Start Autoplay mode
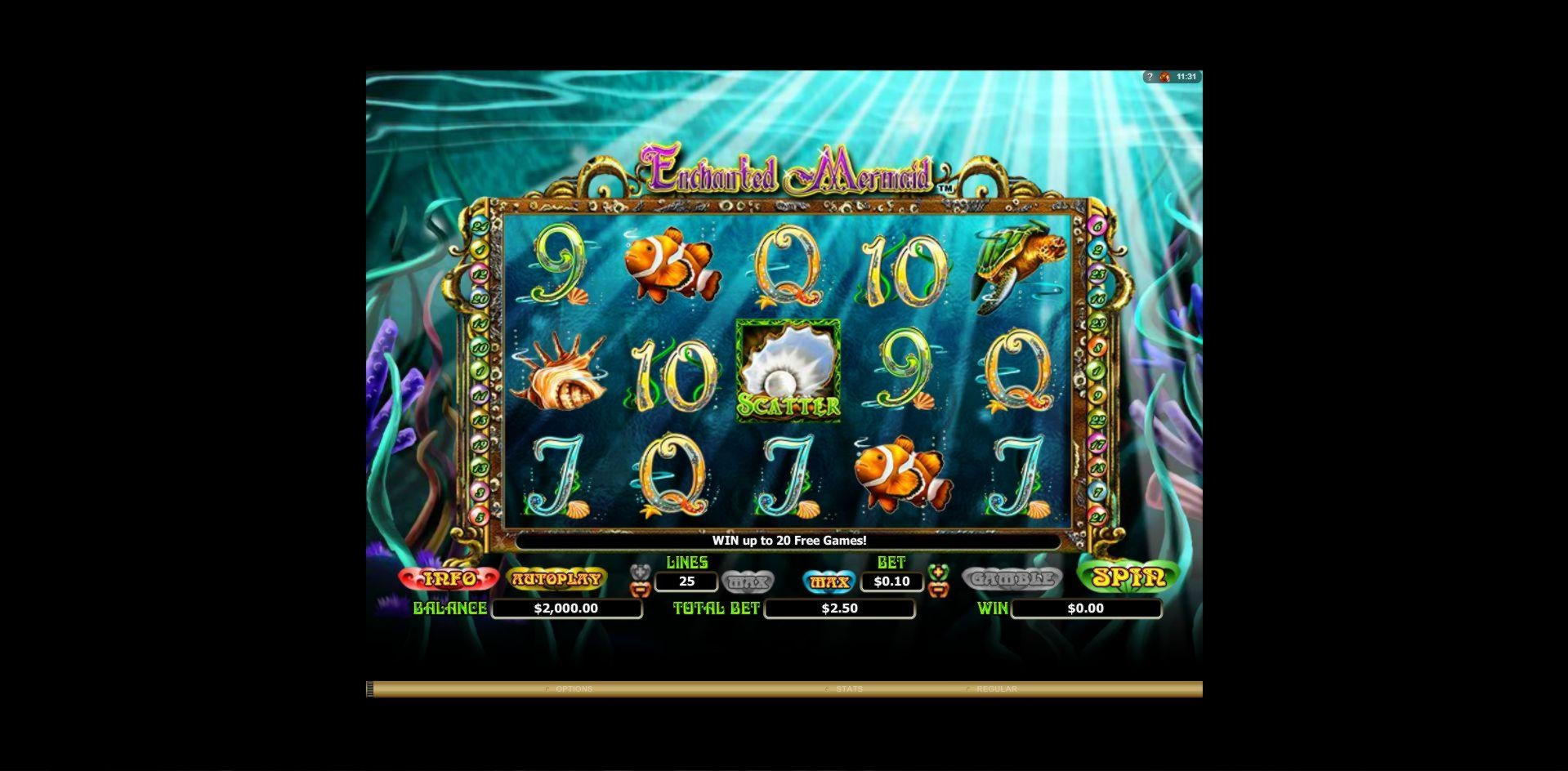This screenshot has height=771, width=1568. [x=556, y=579]
